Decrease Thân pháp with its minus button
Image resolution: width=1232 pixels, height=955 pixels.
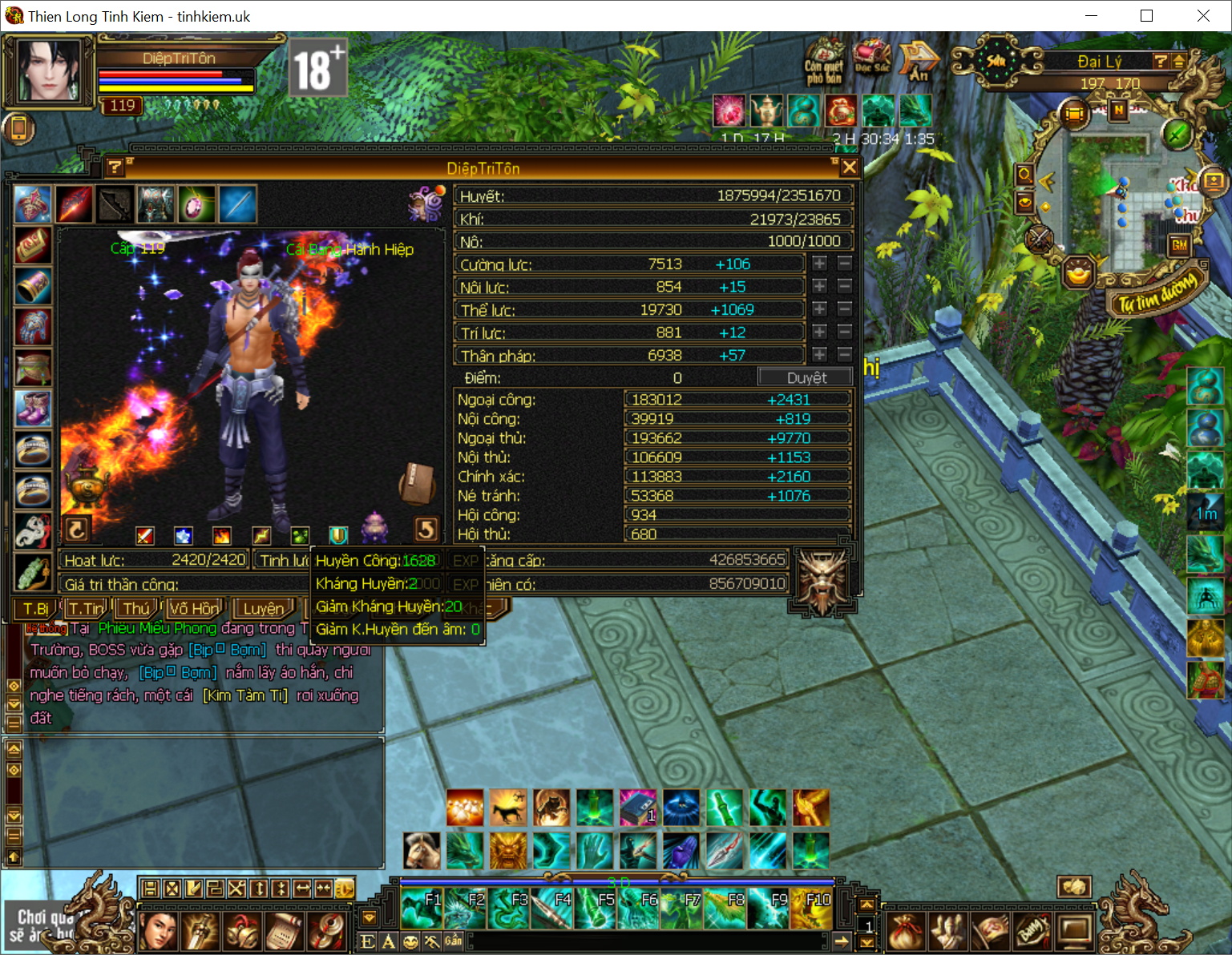844,354
